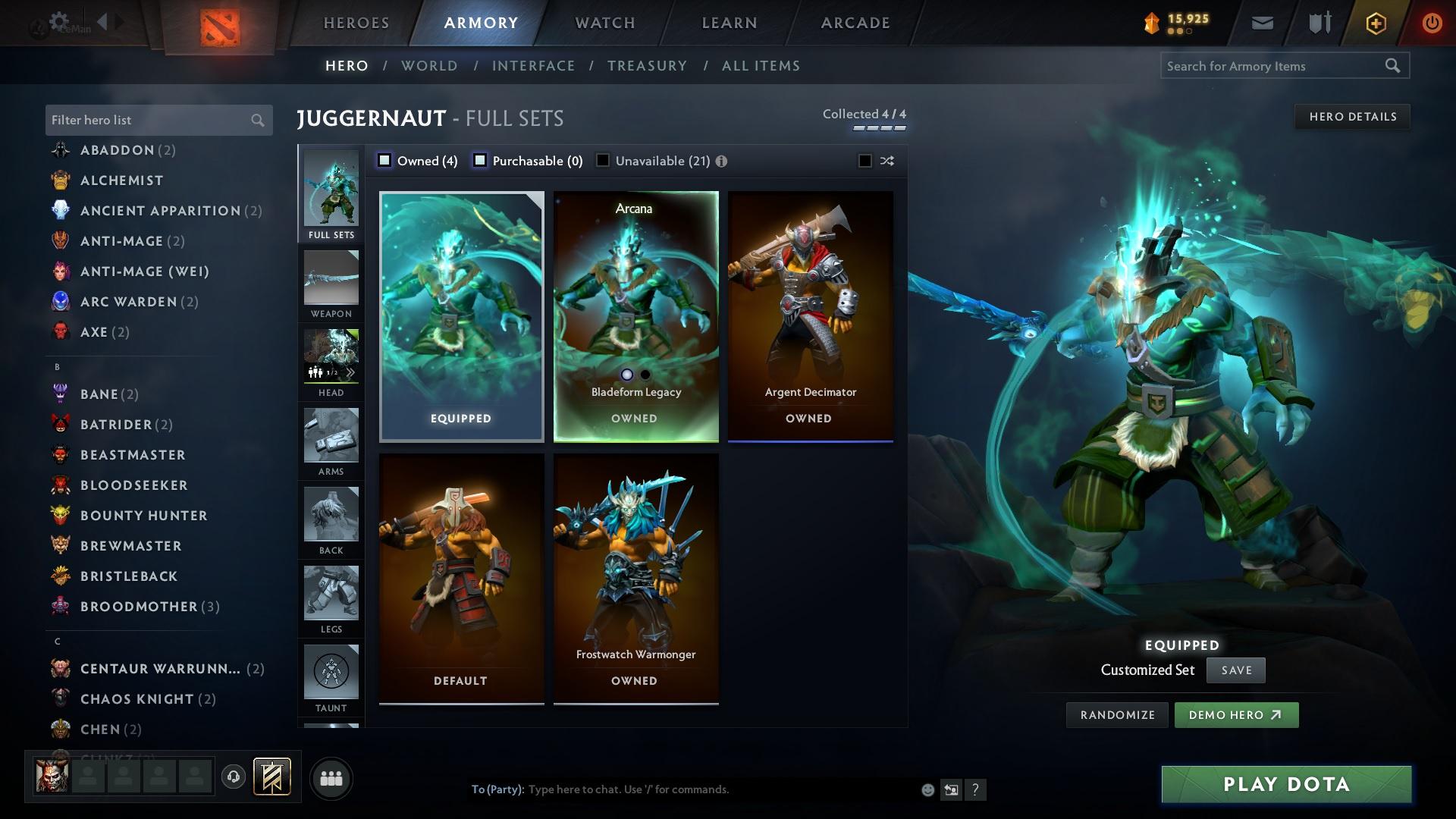Open the armory shield and sword icon
1456x819 pixels.
point(1318,23)
